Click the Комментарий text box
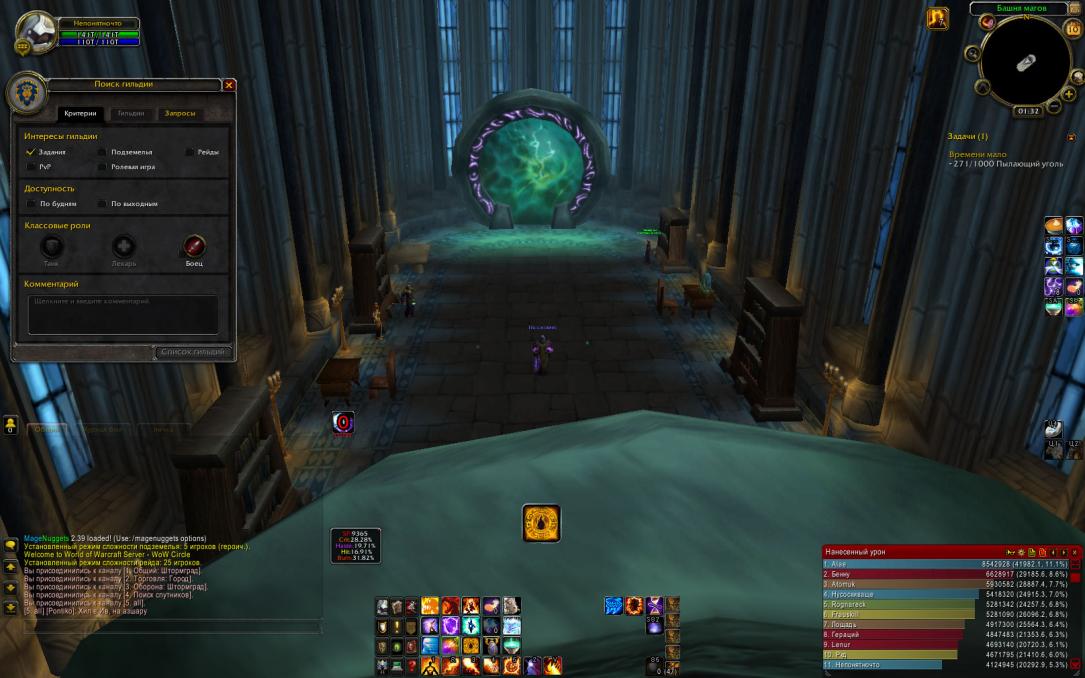The image size is (1085, 678). tap(123, 314)
